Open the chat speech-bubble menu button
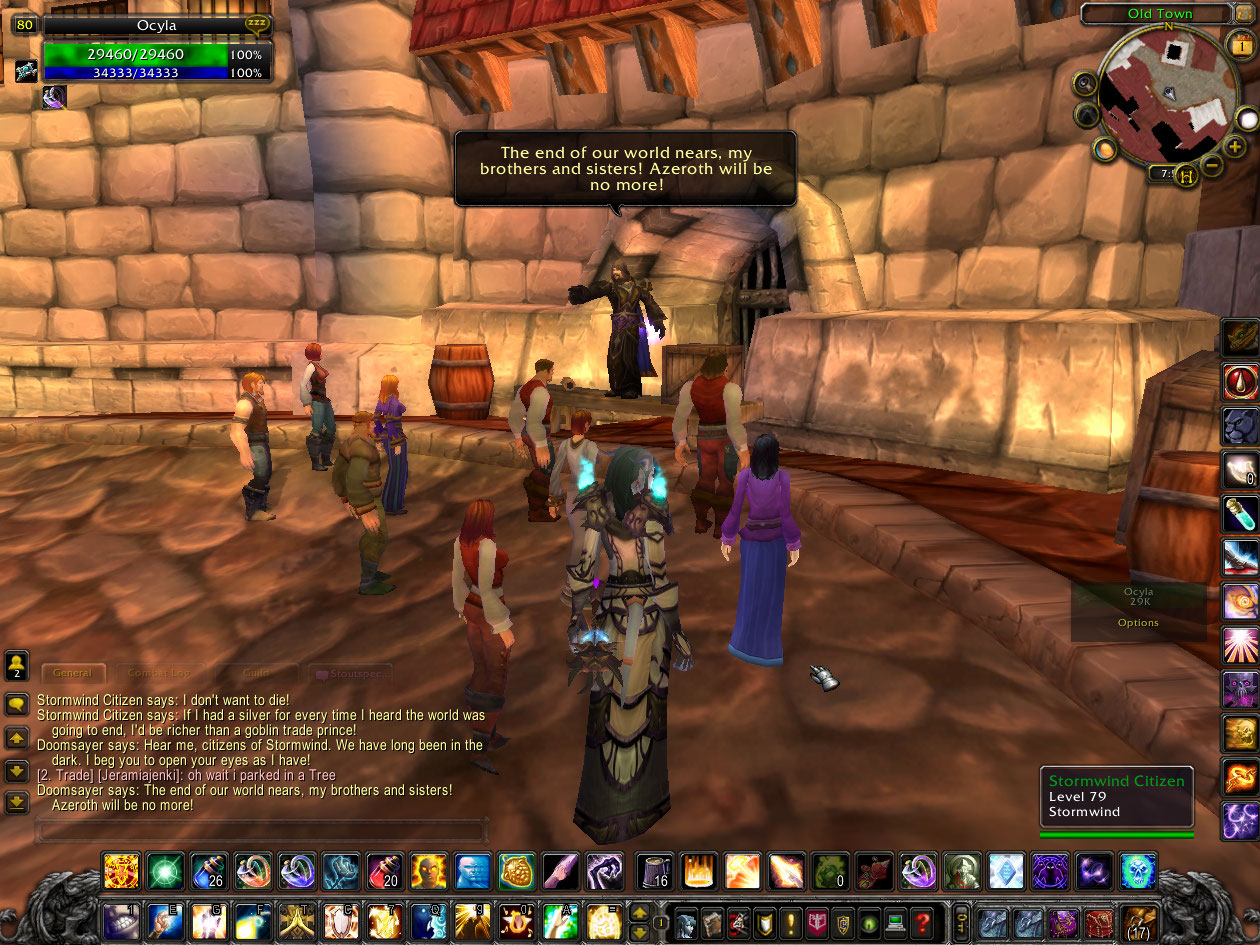The image size is (1260, 945). pyautogui.click(x=16, y=705)
